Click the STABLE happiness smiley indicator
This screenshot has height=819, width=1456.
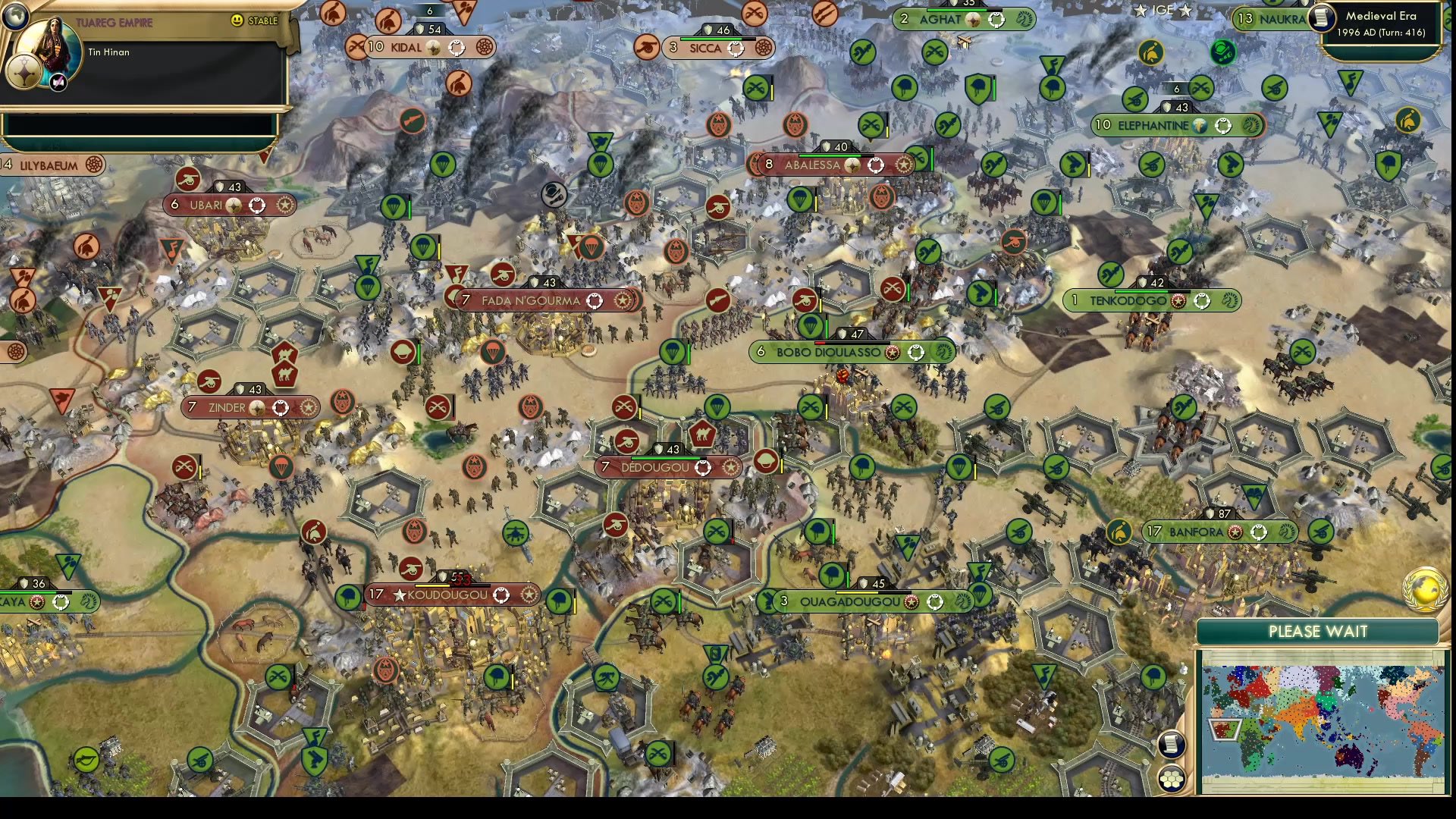click(x=239, y=21)
